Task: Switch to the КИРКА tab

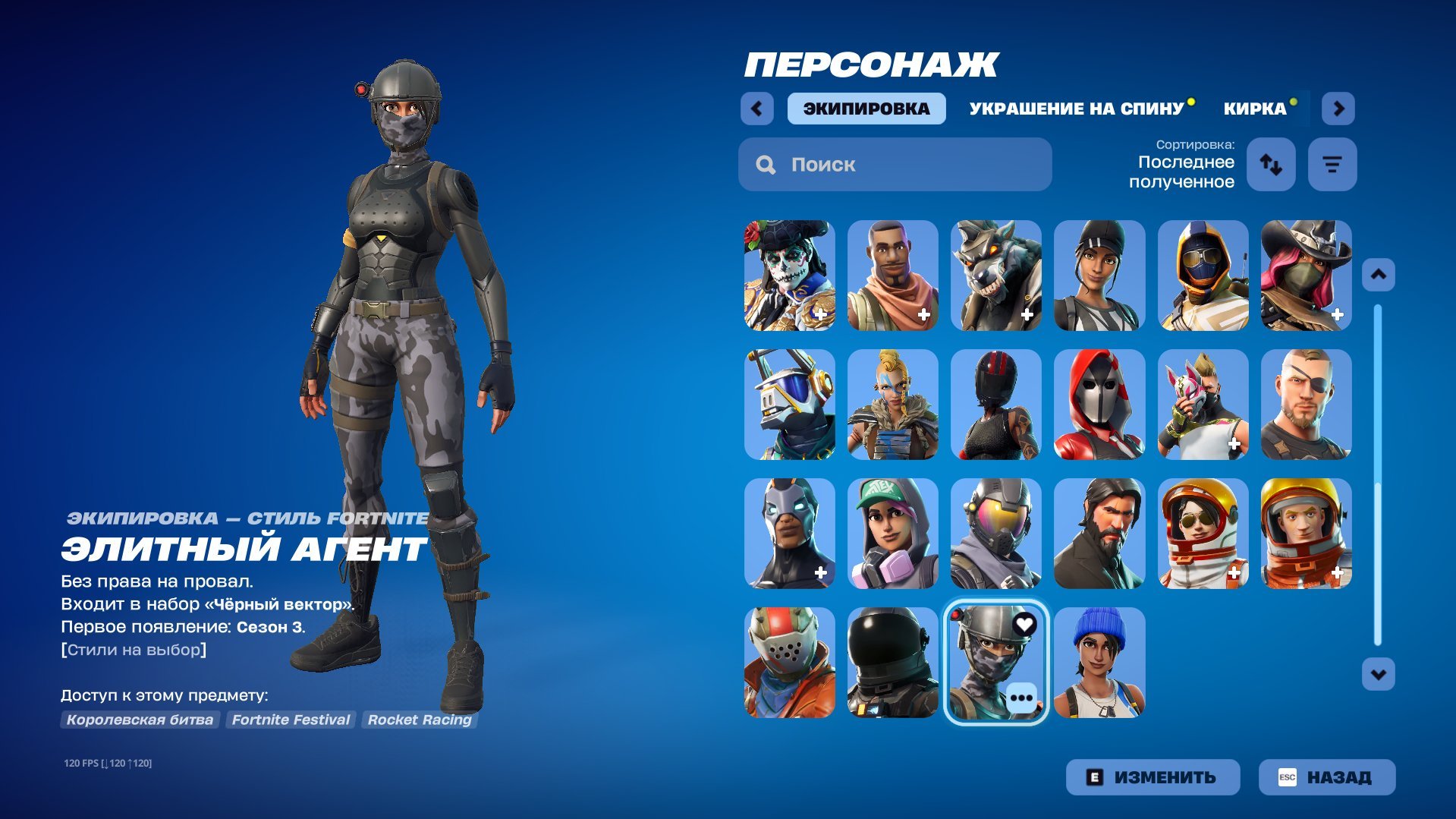Action: [x=1253, y=108]
